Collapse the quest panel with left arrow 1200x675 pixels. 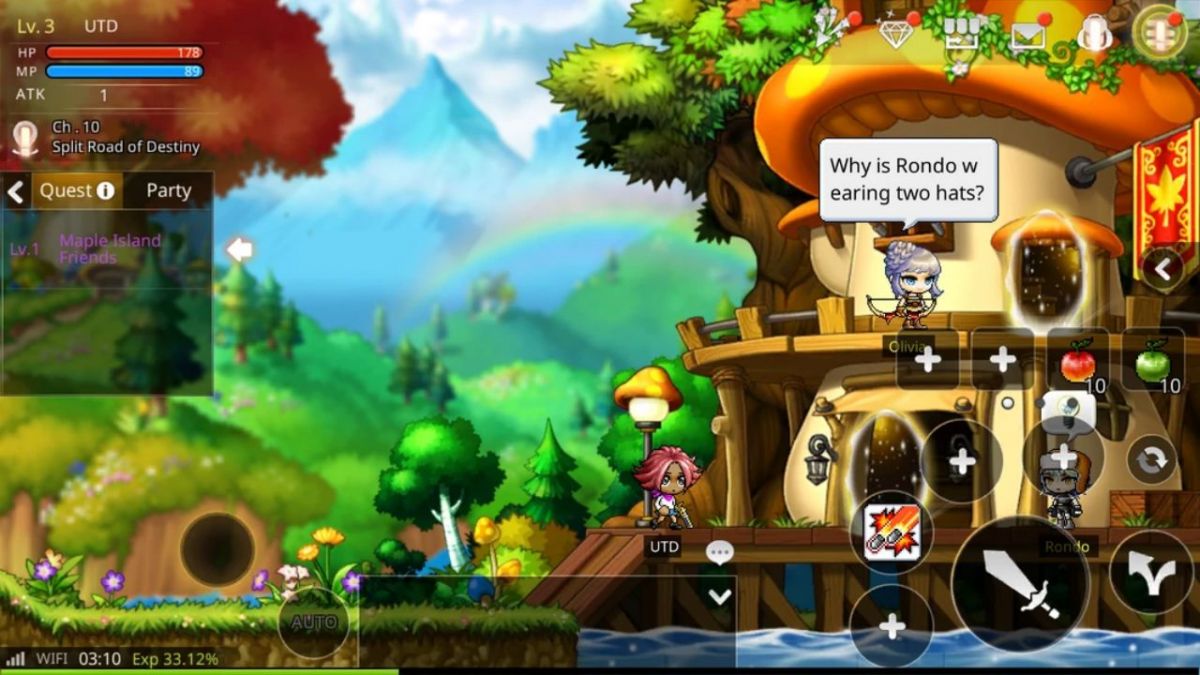16,191
